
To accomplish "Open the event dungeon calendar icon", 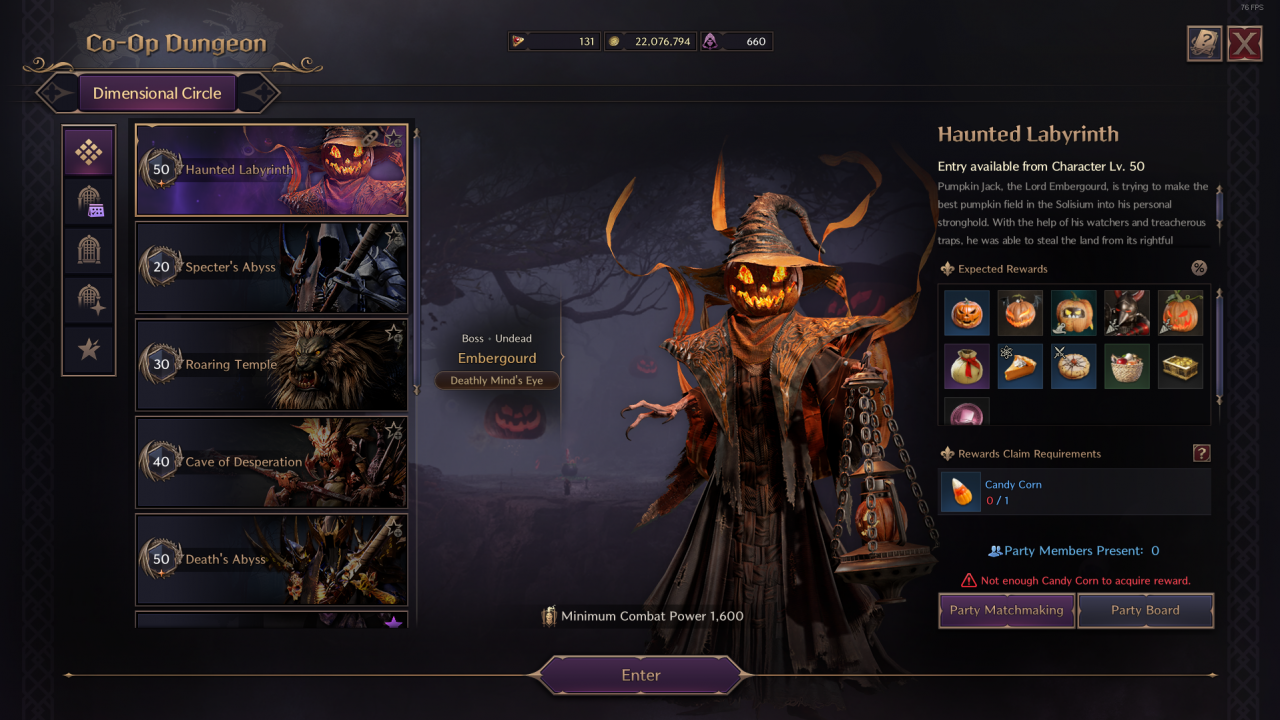I will tap(88, 202).
